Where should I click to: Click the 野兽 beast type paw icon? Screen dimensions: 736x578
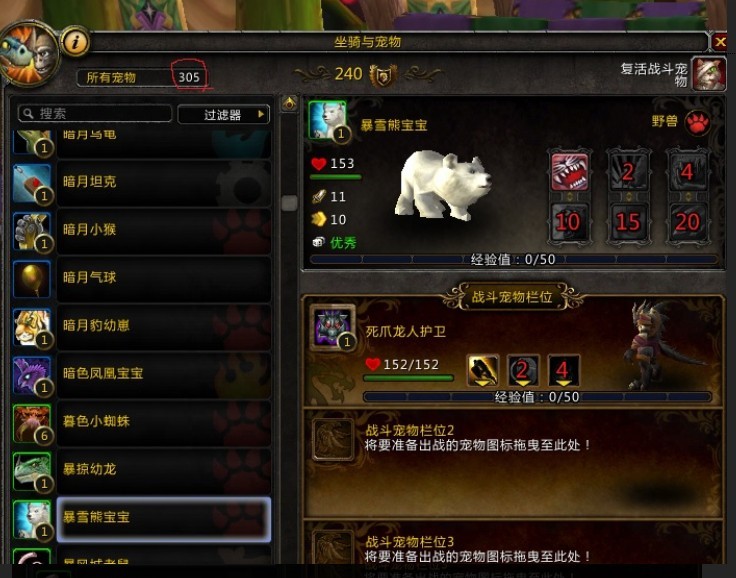697,122
